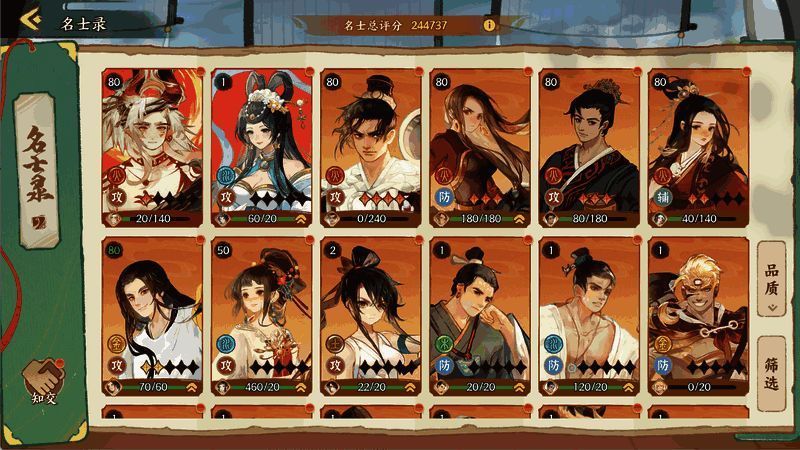This screenshot has height=450, width=800.
Task: Pick the defender card showing 180/180
Action: tap(479, 145)
